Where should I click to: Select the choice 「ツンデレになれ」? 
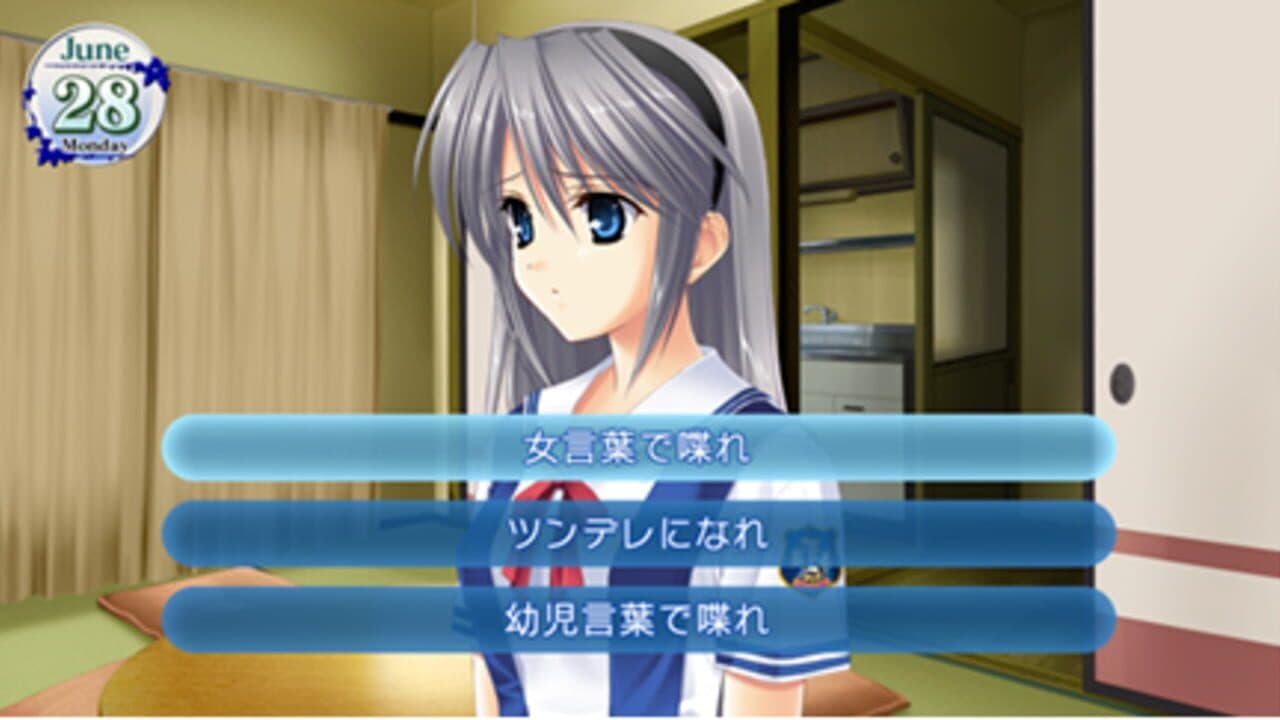click(640, 535)
